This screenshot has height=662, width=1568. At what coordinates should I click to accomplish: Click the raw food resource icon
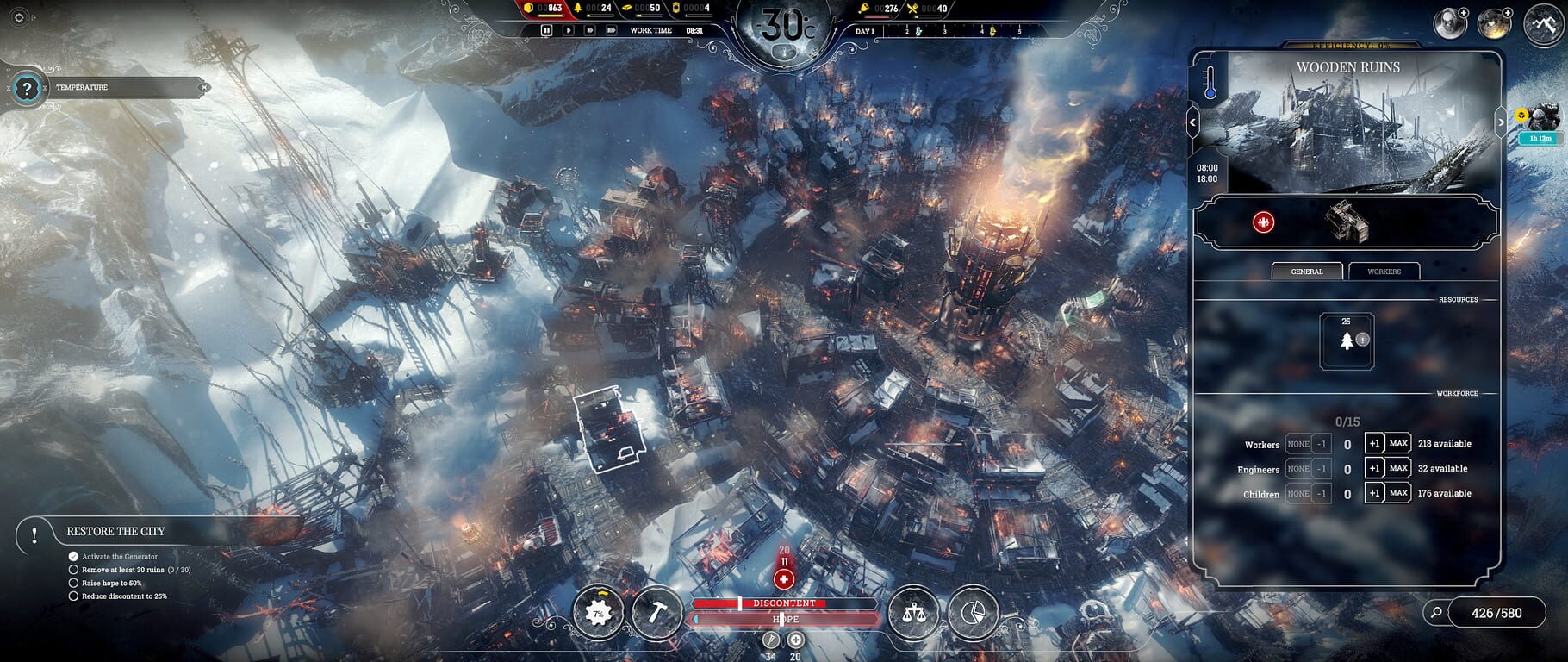pyautogui.click(x=864, y=9)
